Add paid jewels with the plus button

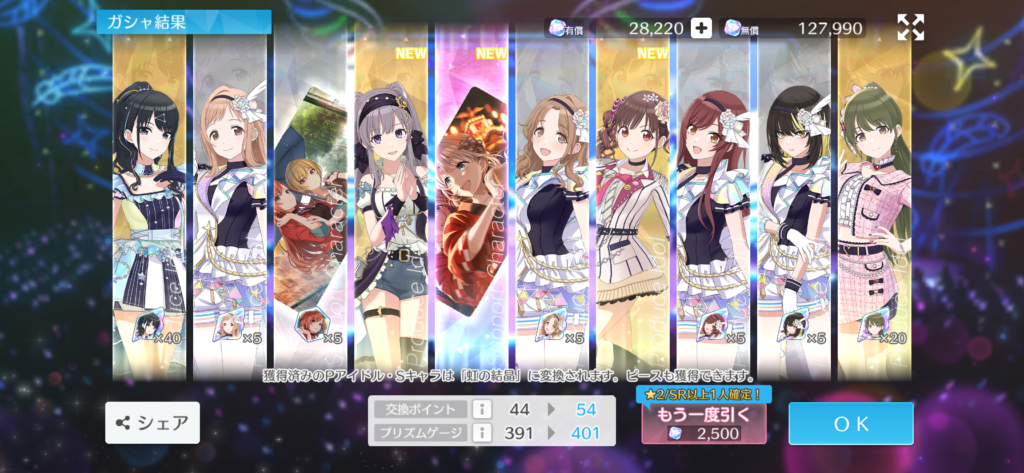[702, 28]
